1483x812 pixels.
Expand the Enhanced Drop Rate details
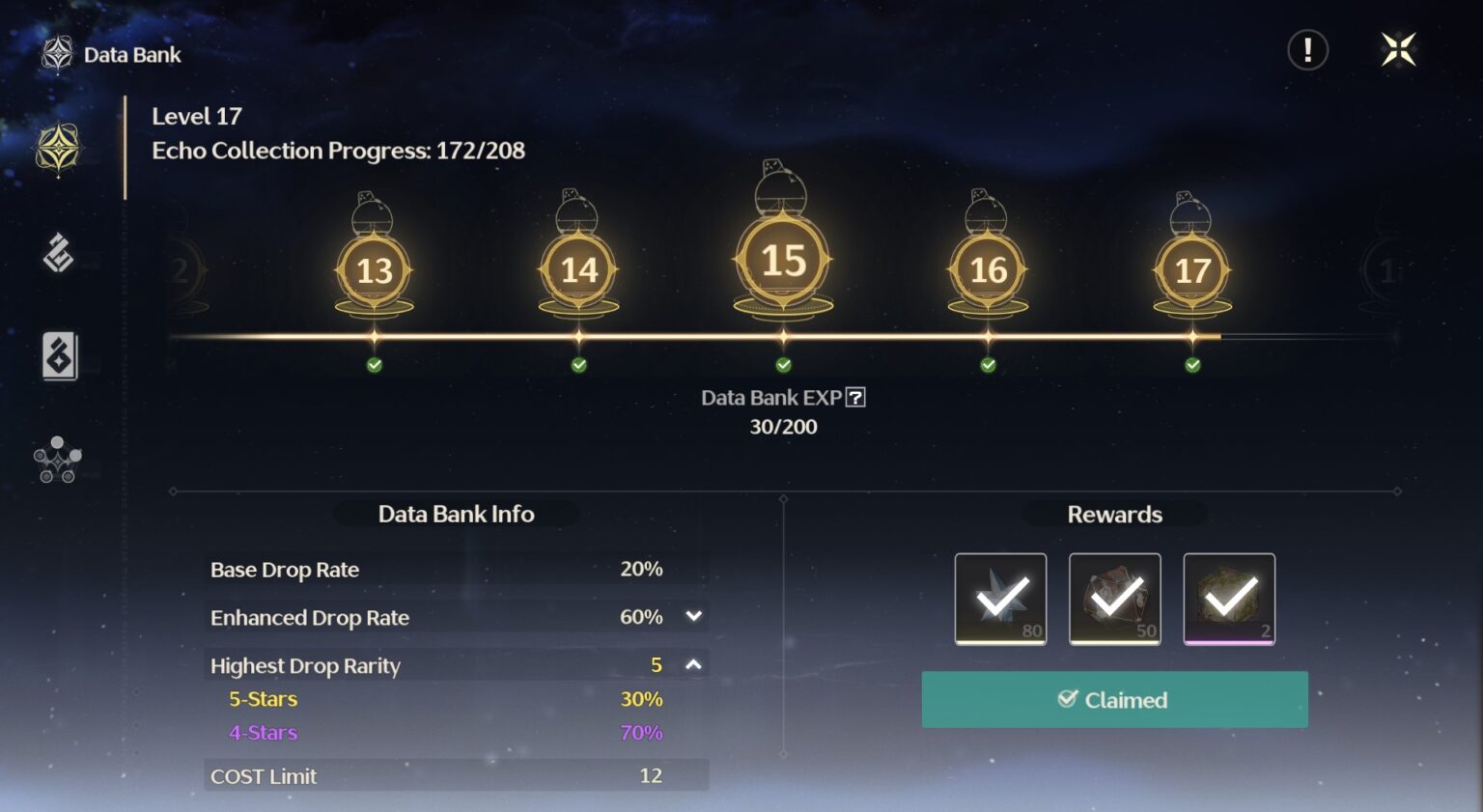pyautogui.click(x=691, y=616)
